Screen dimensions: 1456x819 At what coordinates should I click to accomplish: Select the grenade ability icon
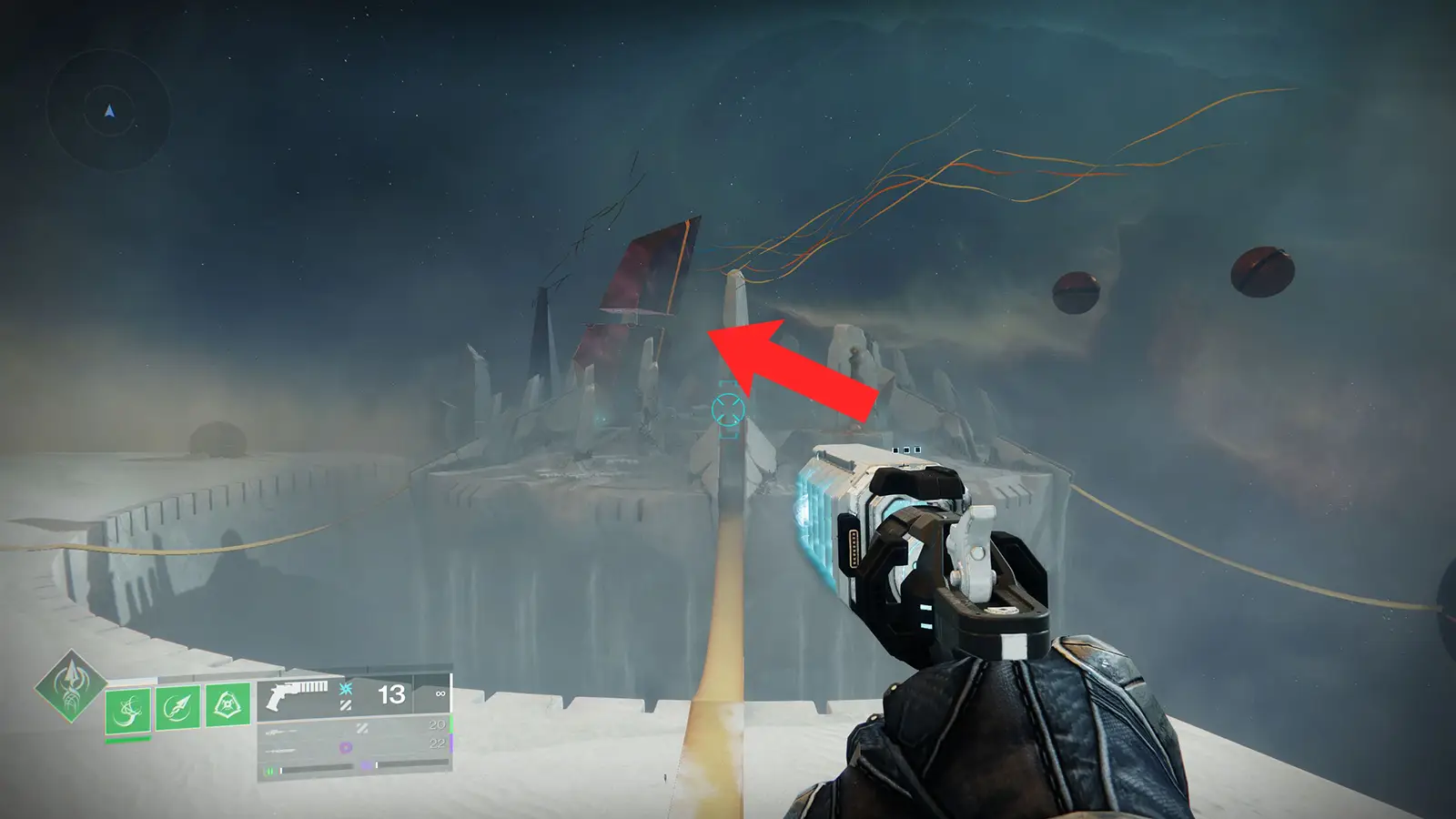[x=128, y=710]
